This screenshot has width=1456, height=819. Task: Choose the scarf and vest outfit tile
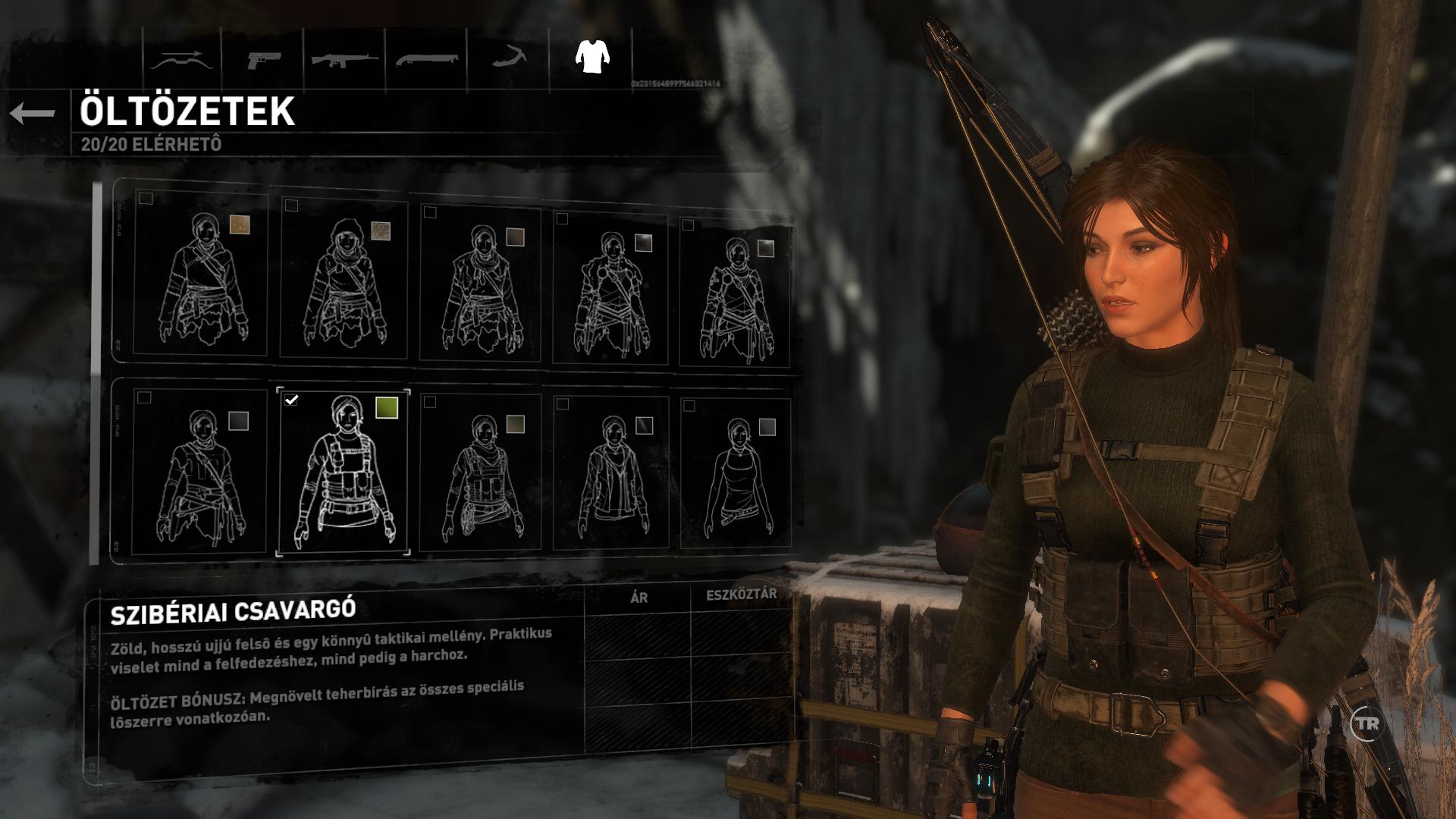click(480, 472)
